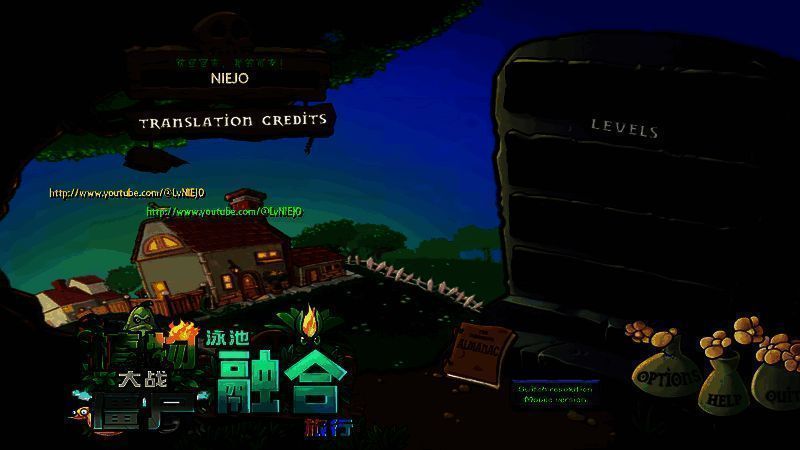
Task: Quit the game via Quit vase
Action: pyautogui.click(x=778, y=393)
